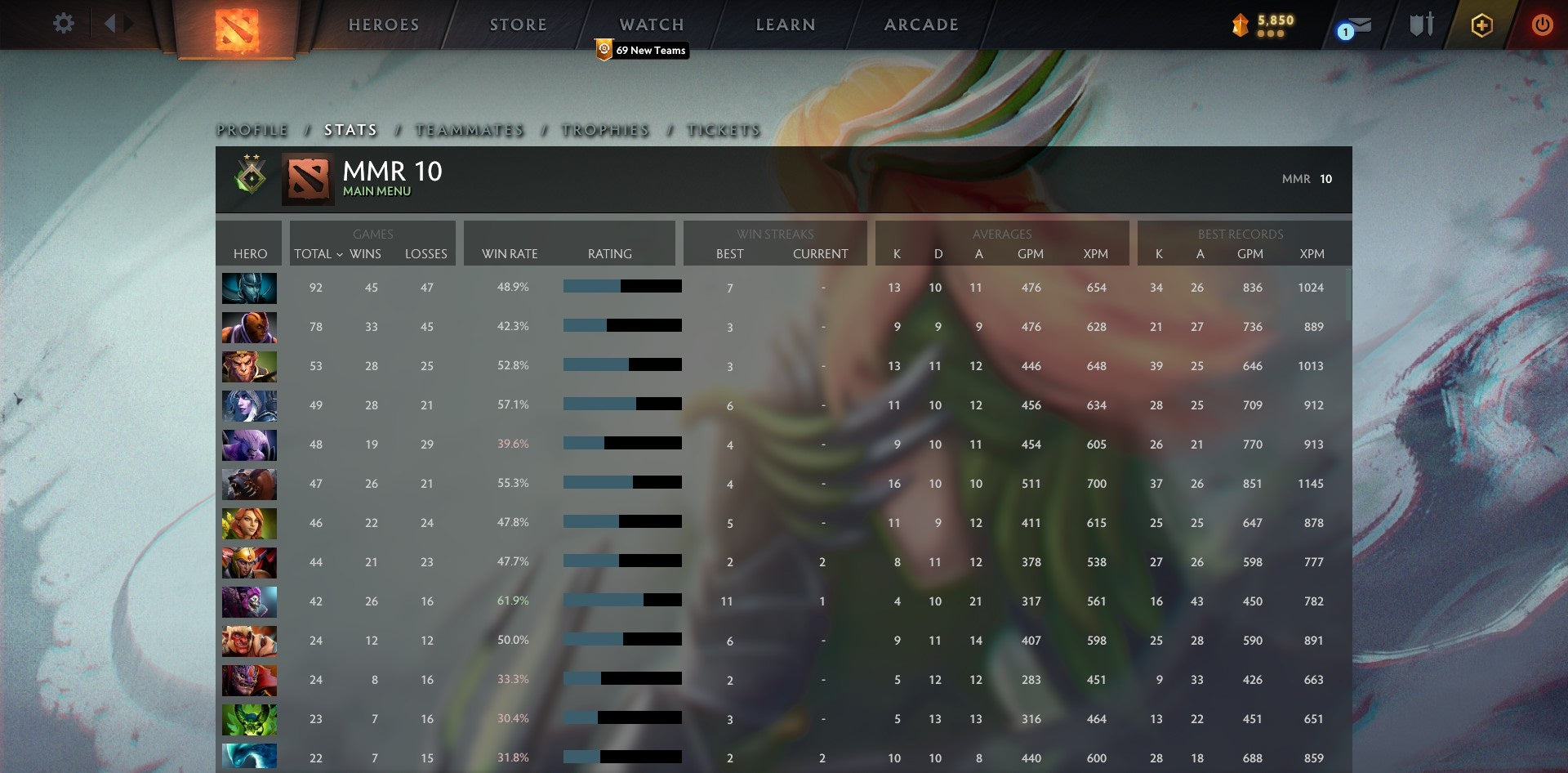Image resolution: width=1568 pixels, height=773 pixels.
Task: Select the Monkey King hero portrait
Action: (x=249, y=365)
